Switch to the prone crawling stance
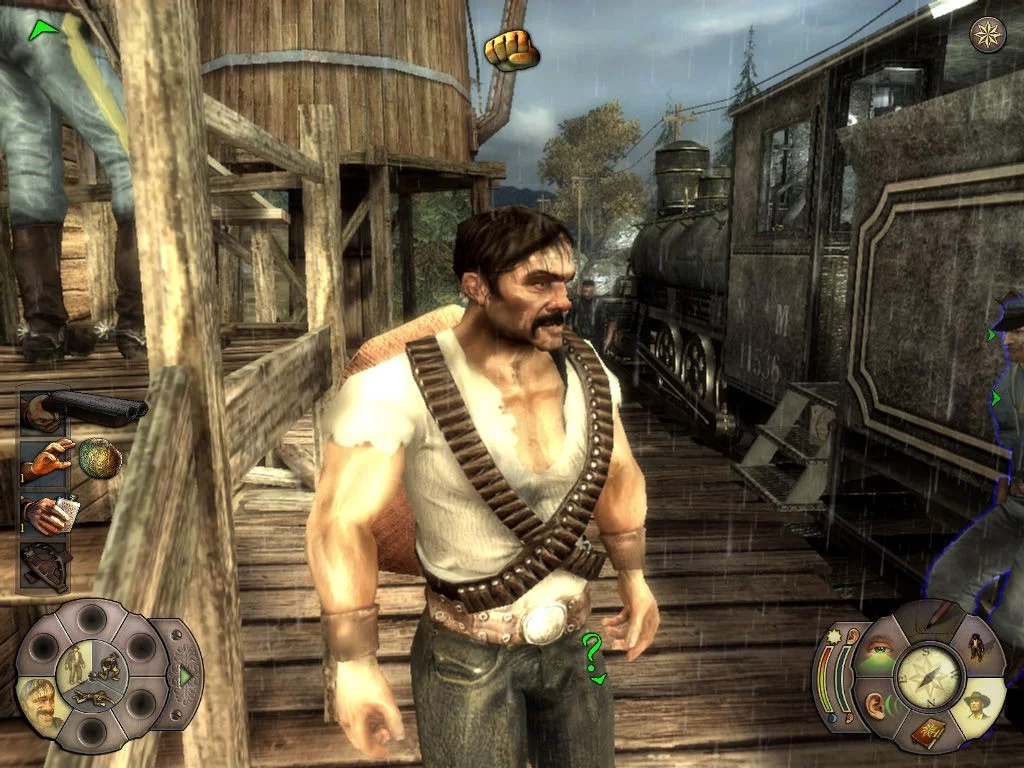The height and width of the screenshot is (768, 1024). click(x=94, y=695)
